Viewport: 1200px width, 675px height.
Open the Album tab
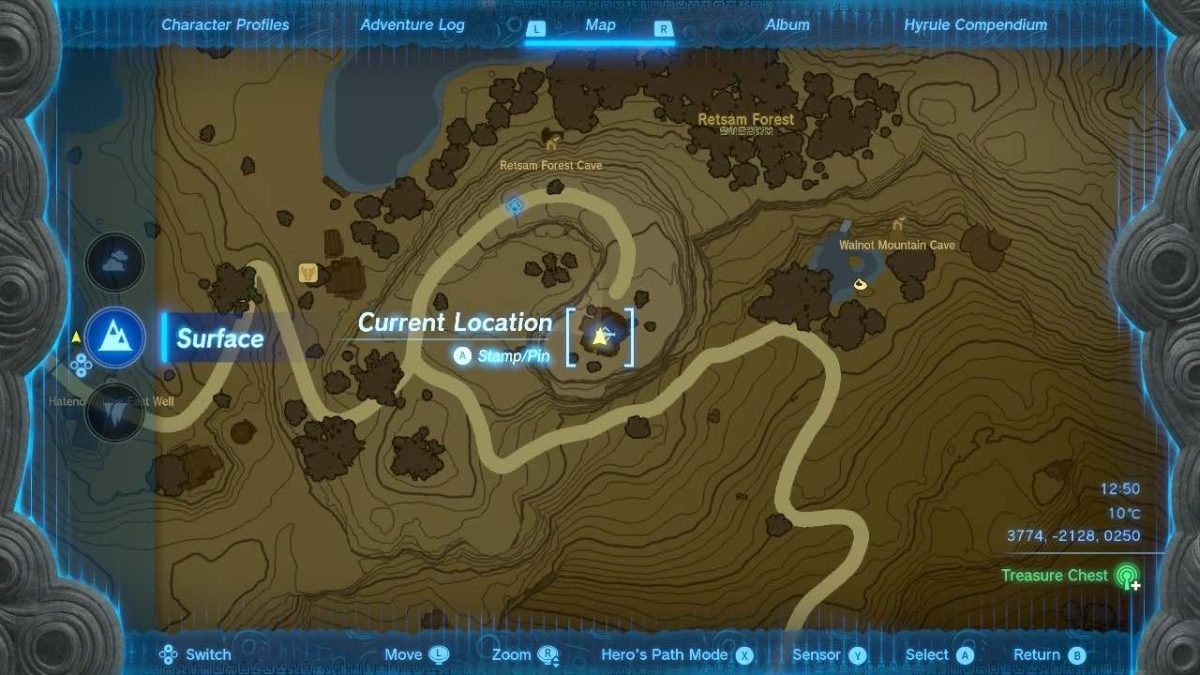[787, 25]
